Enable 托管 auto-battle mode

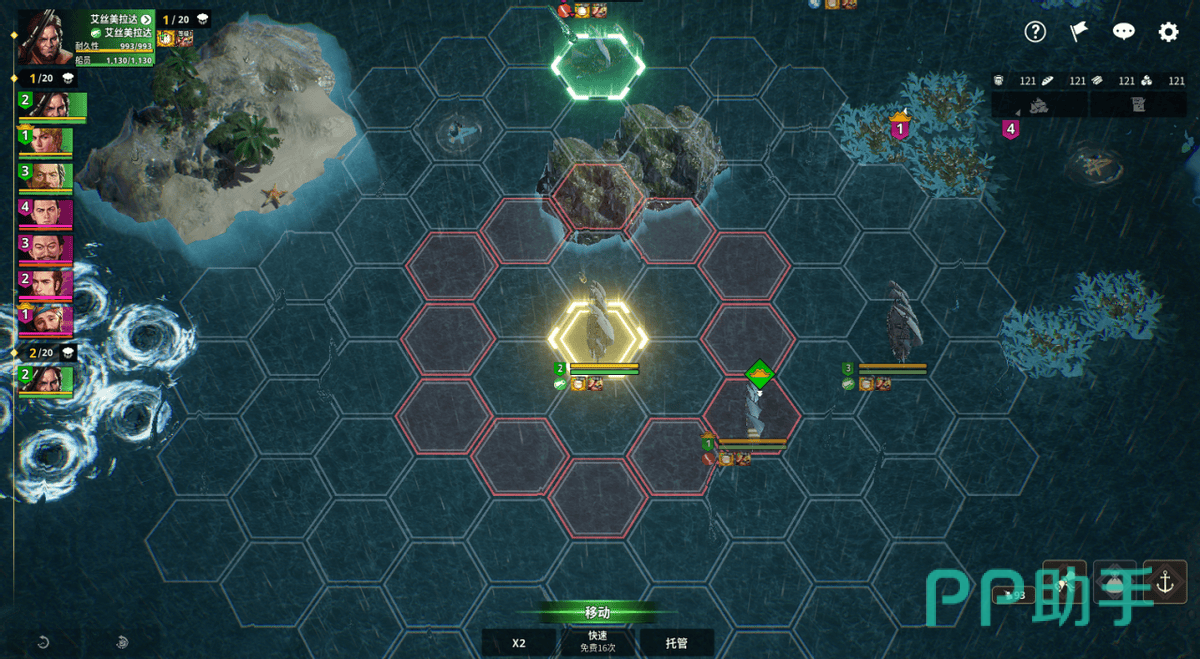[677, 643]
